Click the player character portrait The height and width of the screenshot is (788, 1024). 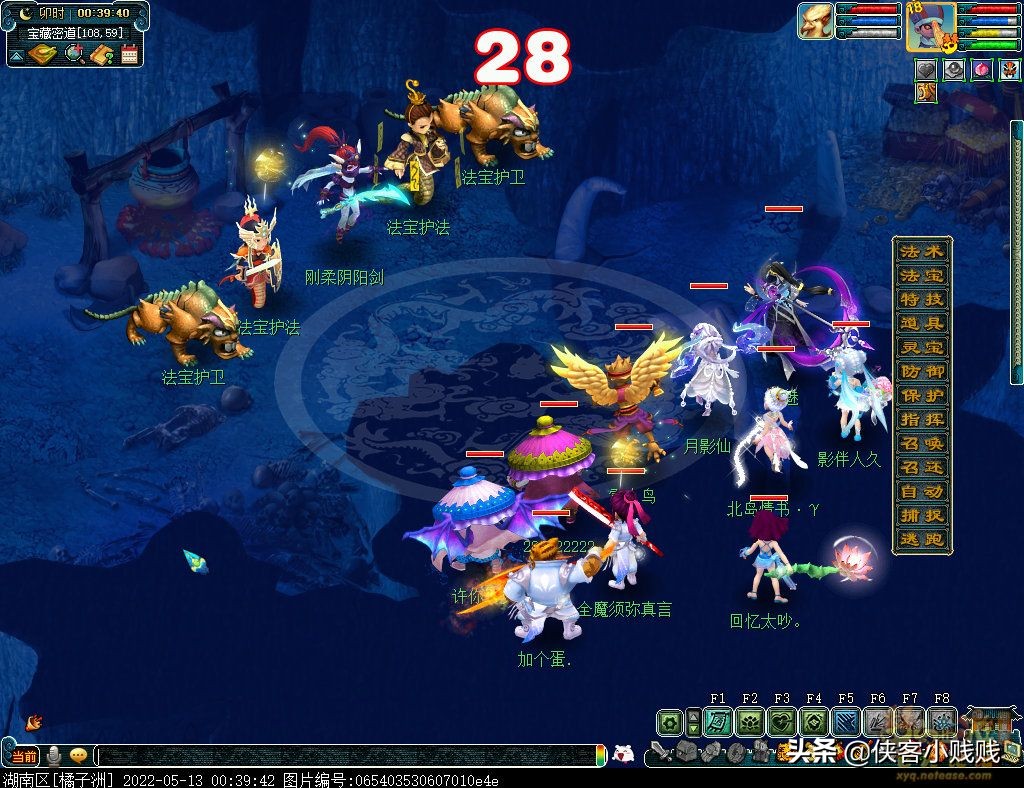[928, 27]
